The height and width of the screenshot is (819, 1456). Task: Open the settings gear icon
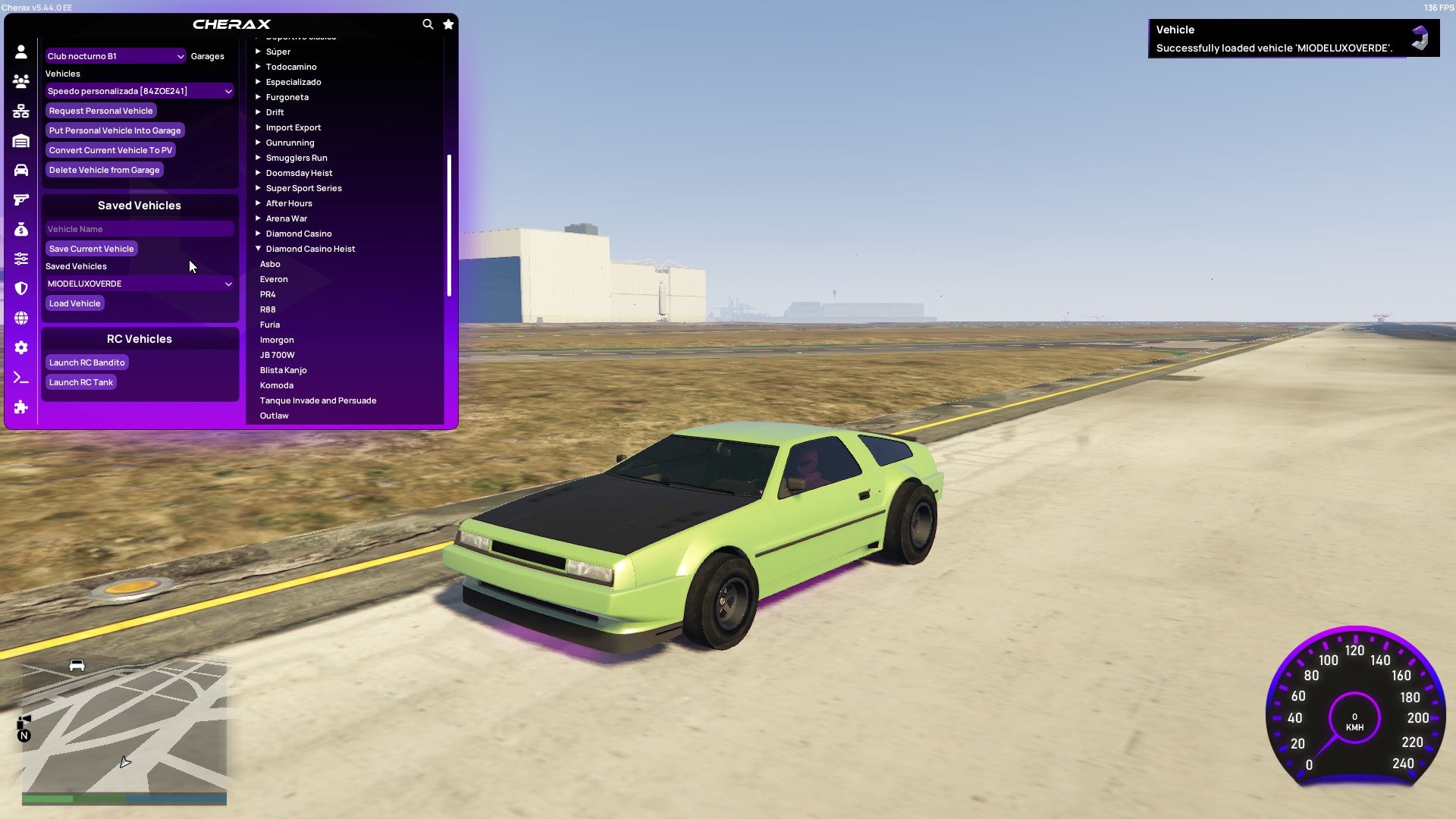(x=20, y=347)
